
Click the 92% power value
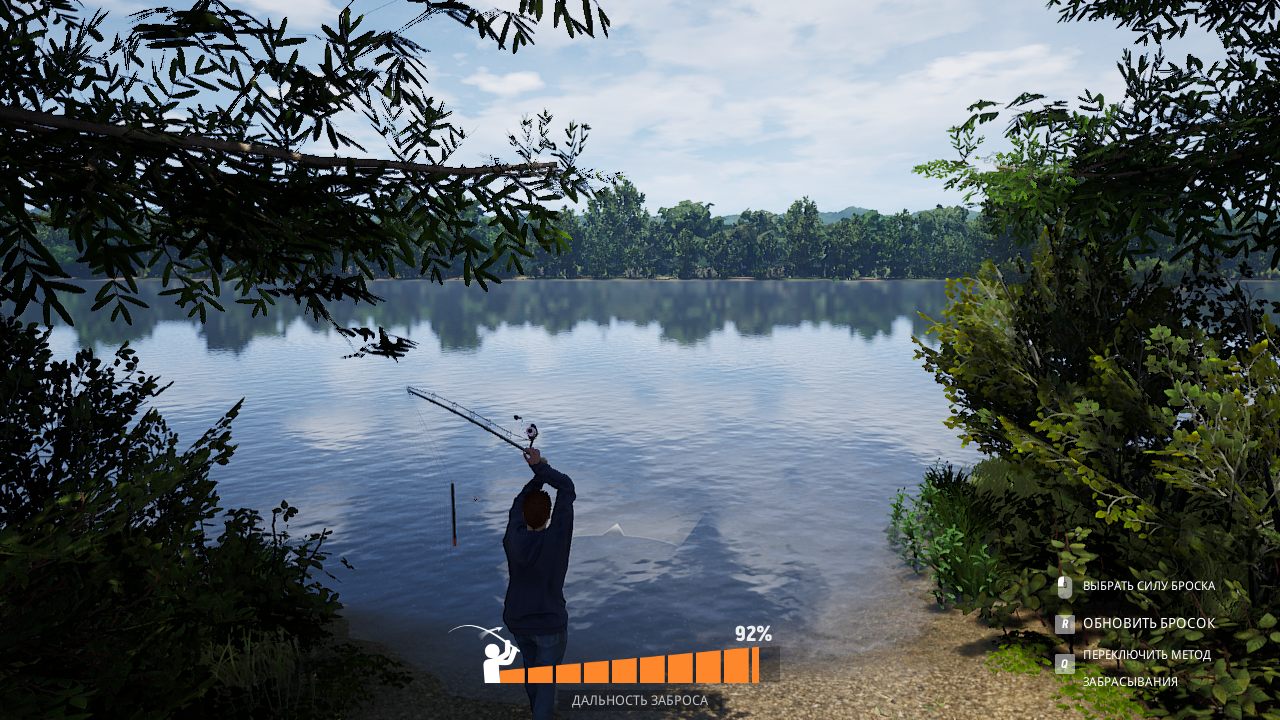(x=751, y=634)
